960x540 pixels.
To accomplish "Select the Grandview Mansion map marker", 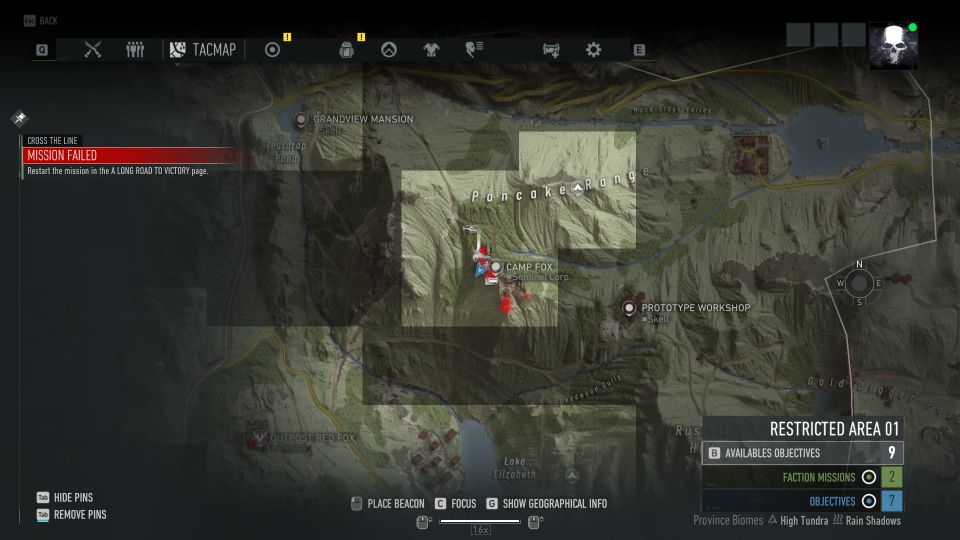I will (301, 120).
